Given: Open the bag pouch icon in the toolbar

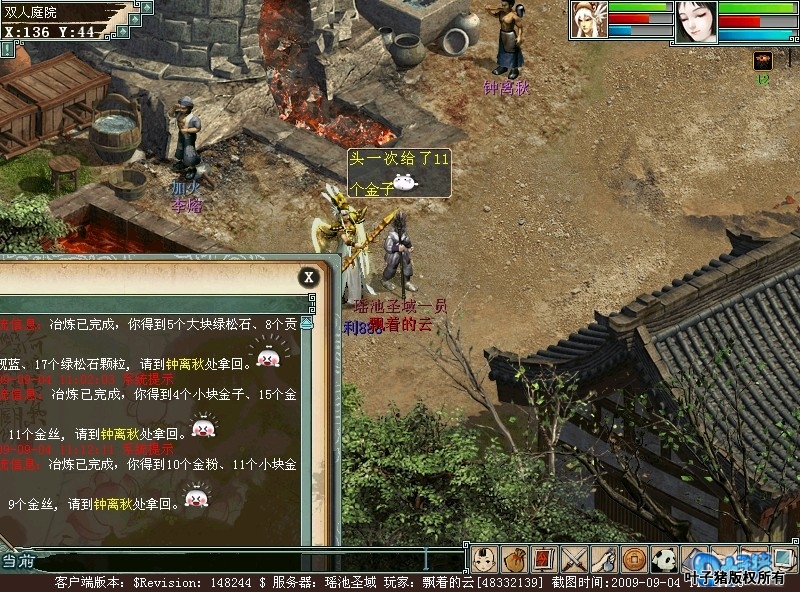Looking at the screenshot, I should [514, 559].
